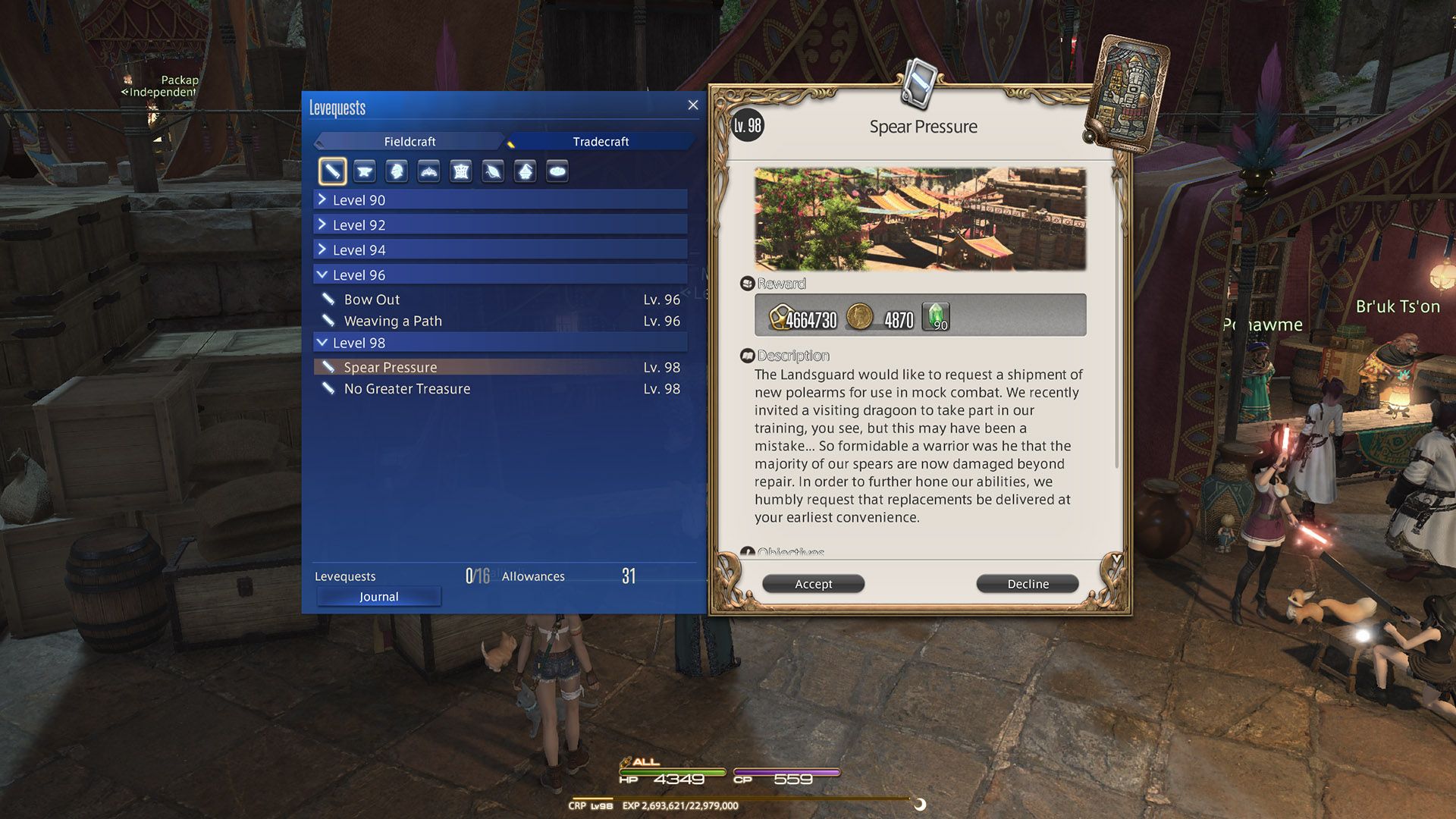Select the Alchemist class filter icon
The width and height of the screenshot is (1456, 819).
524,170
